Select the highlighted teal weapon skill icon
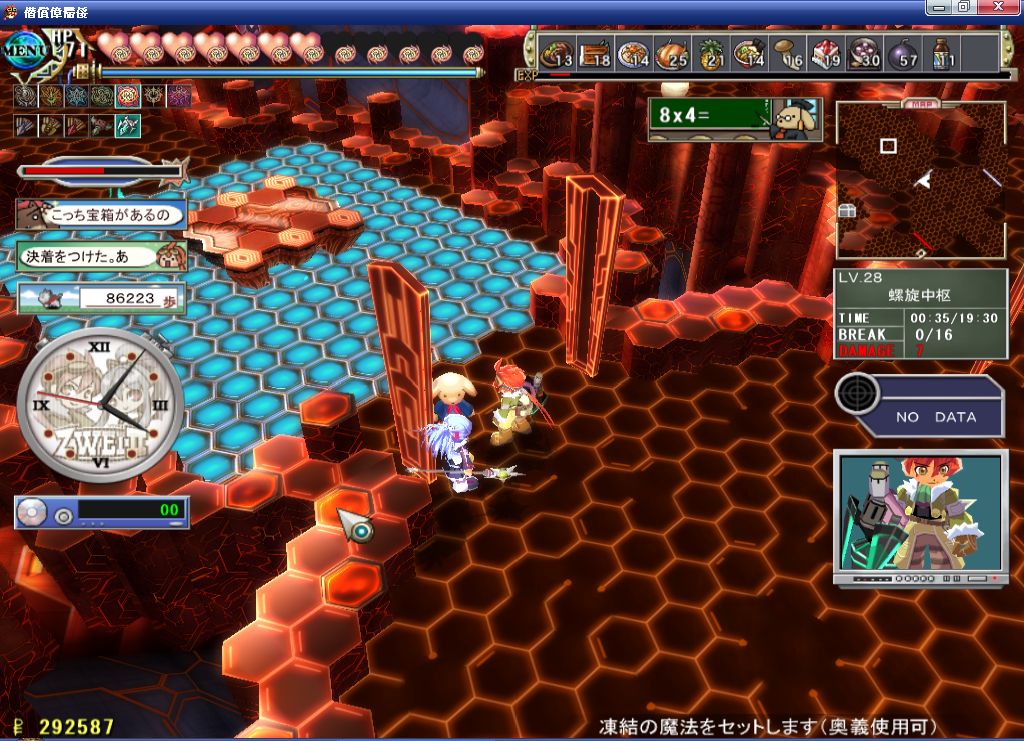This screenshot has width=1024, height=741. tap(127, 125)
